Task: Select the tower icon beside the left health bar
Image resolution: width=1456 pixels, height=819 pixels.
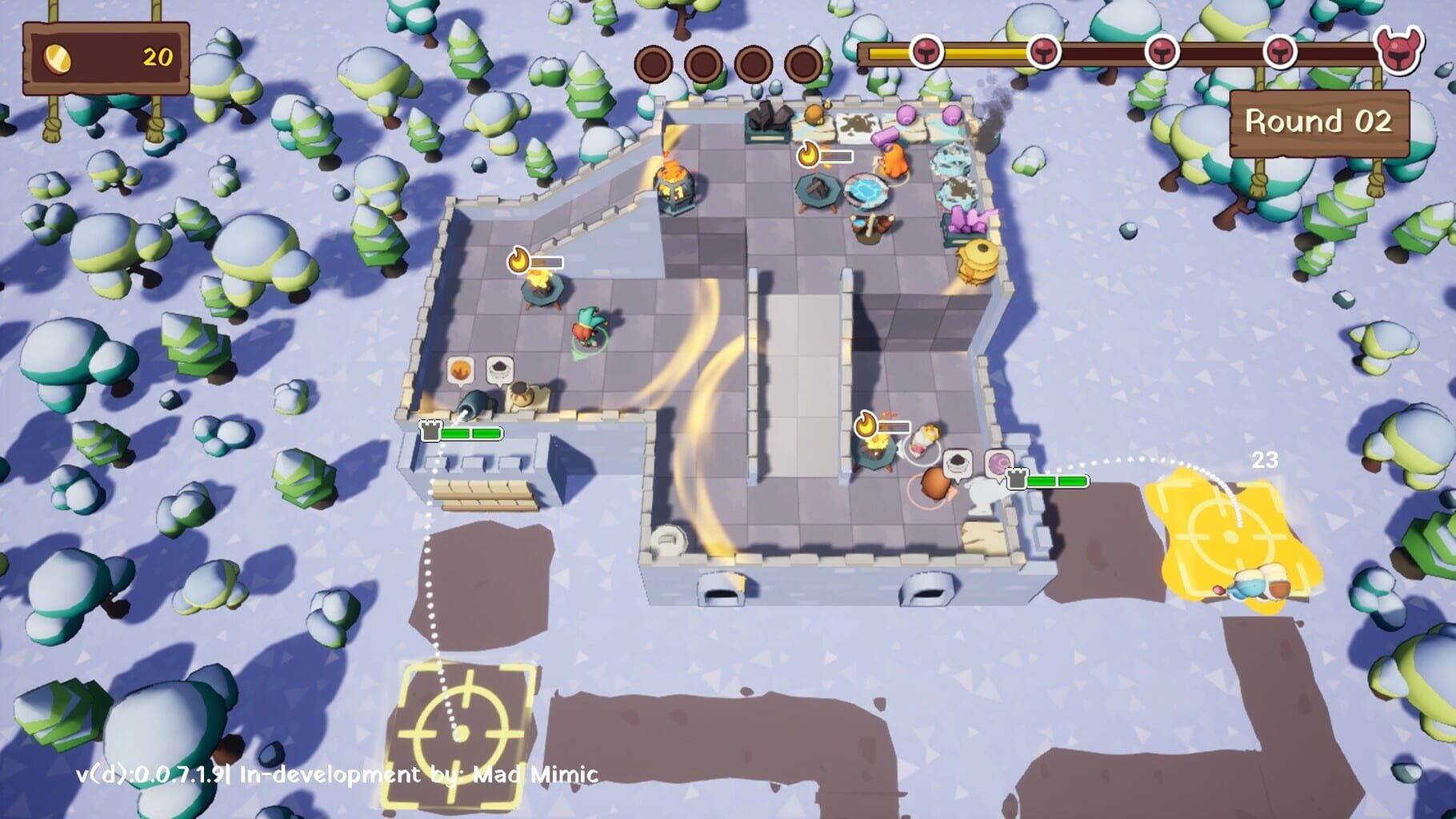Action: 430,431
